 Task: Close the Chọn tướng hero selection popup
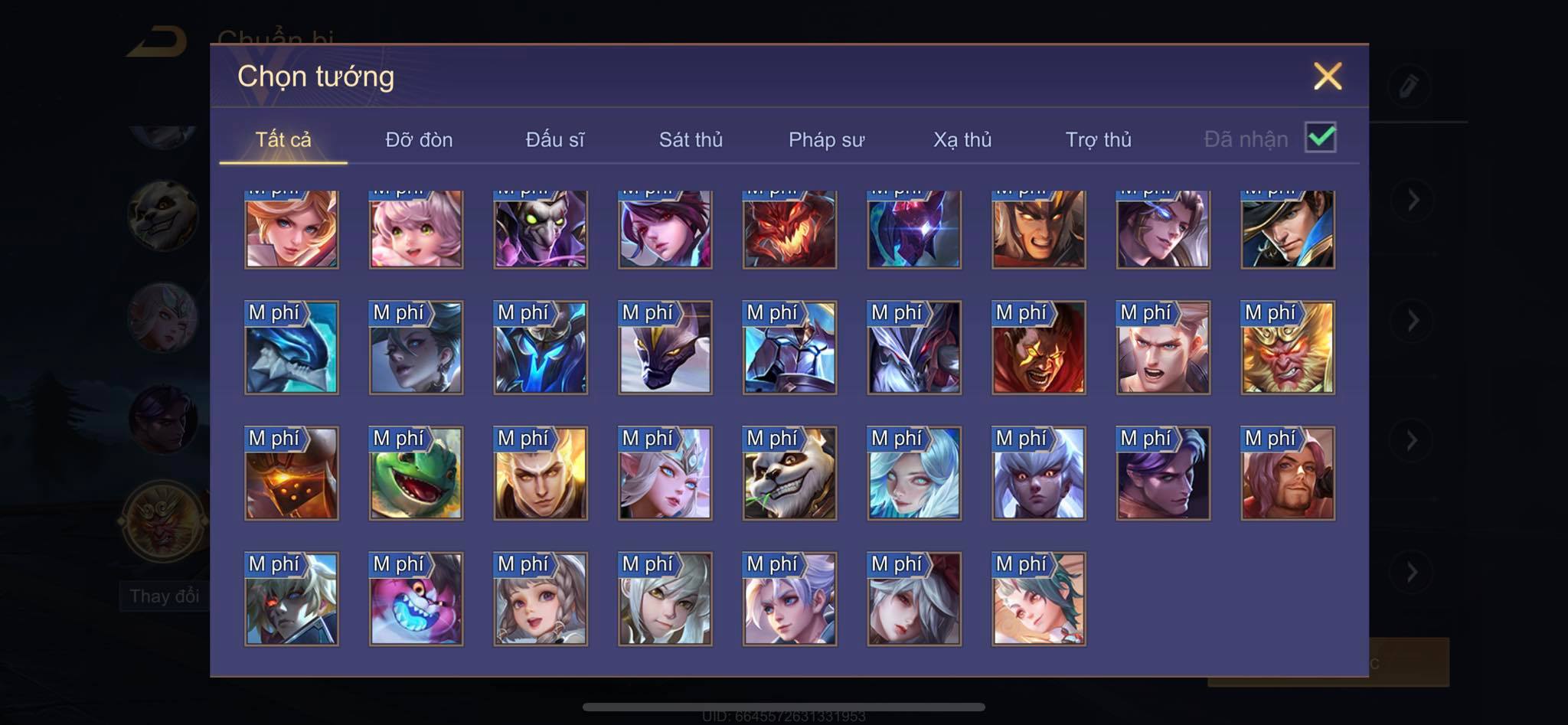pyautogui.click(x=1327, y=77)
